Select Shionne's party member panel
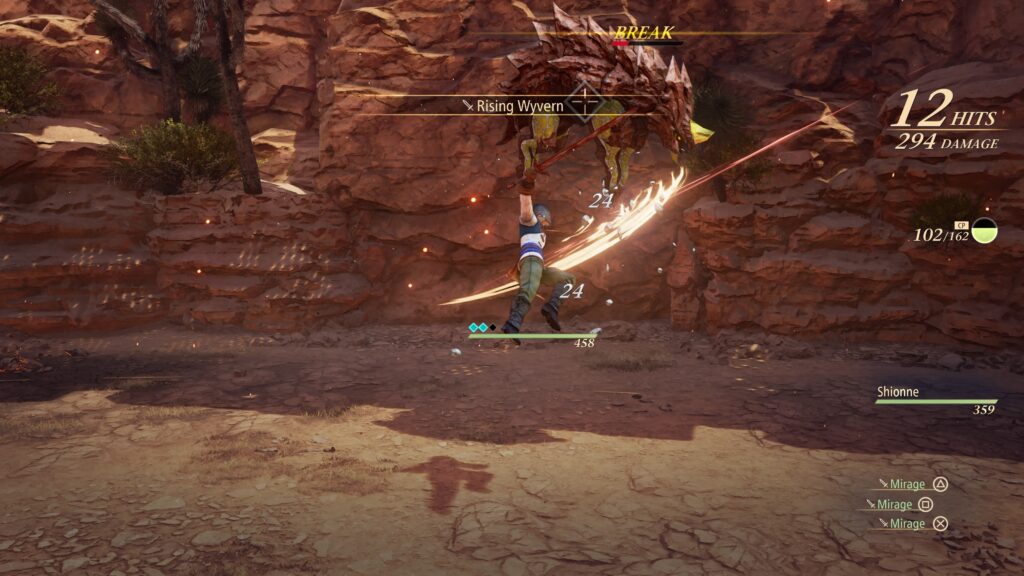1024x576 pixels. point(935,400)
